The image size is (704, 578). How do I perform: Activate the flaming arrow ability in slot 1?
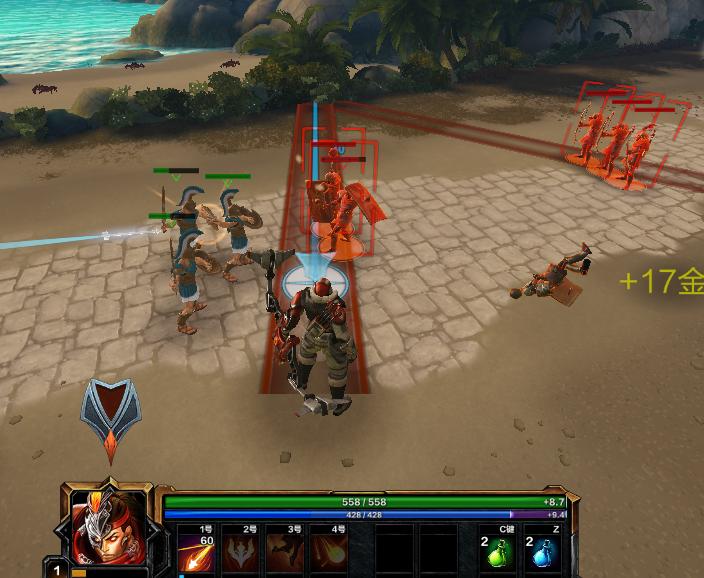tap(195, 553)
